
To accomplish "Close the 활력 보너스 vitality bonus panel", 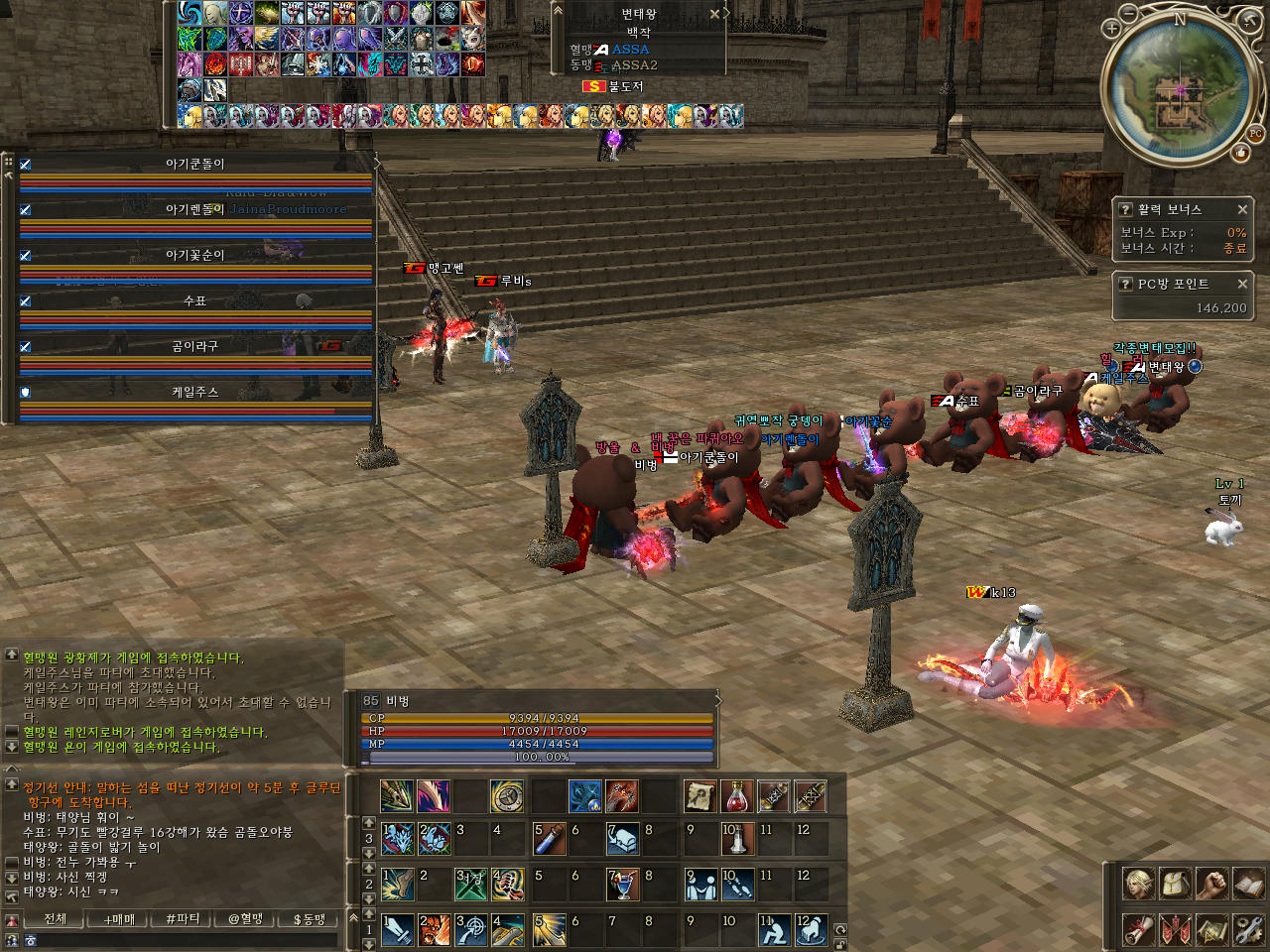I will tap(1242, 209).
